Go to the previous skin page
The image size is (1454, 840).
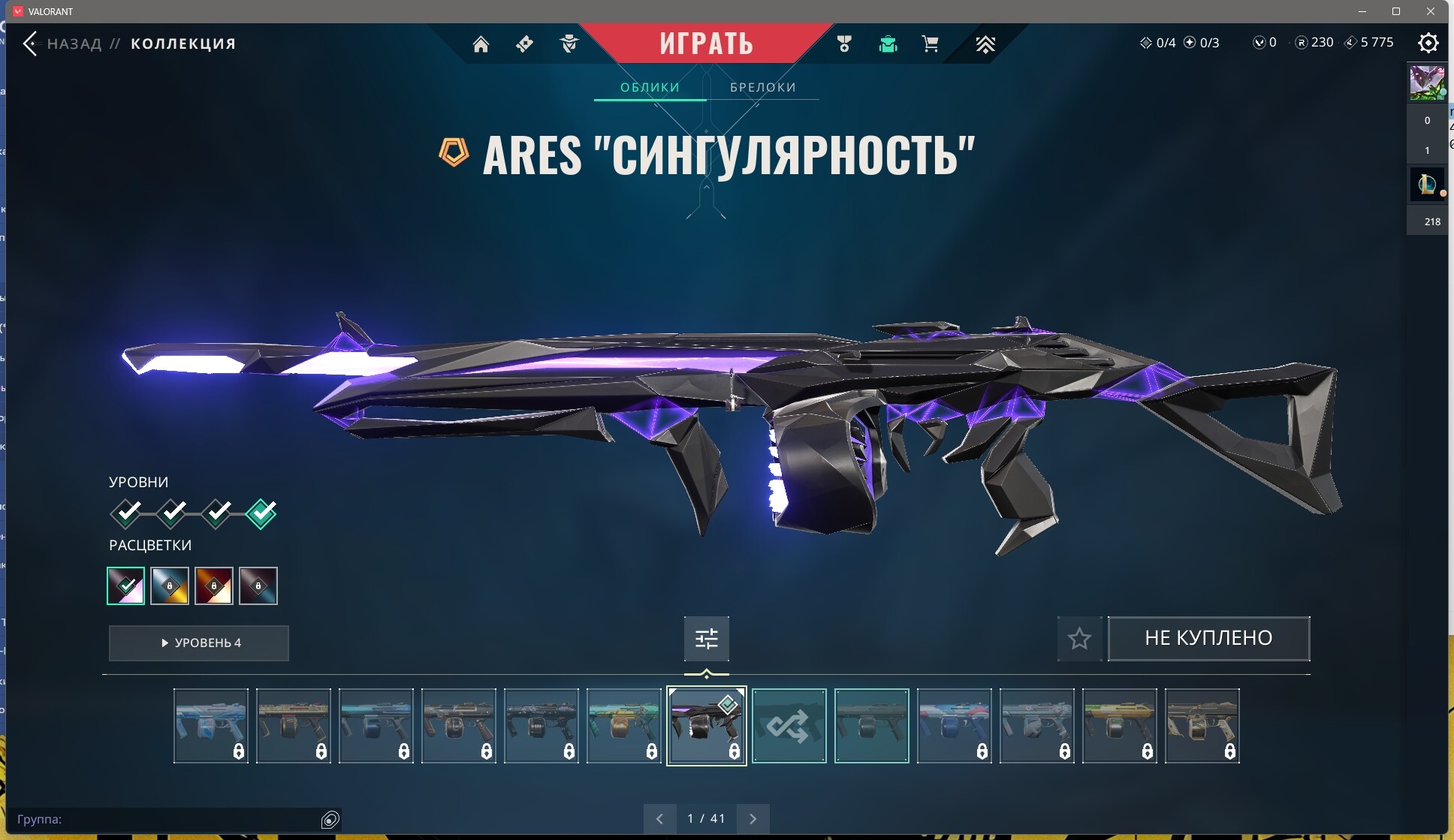(659, 818)
